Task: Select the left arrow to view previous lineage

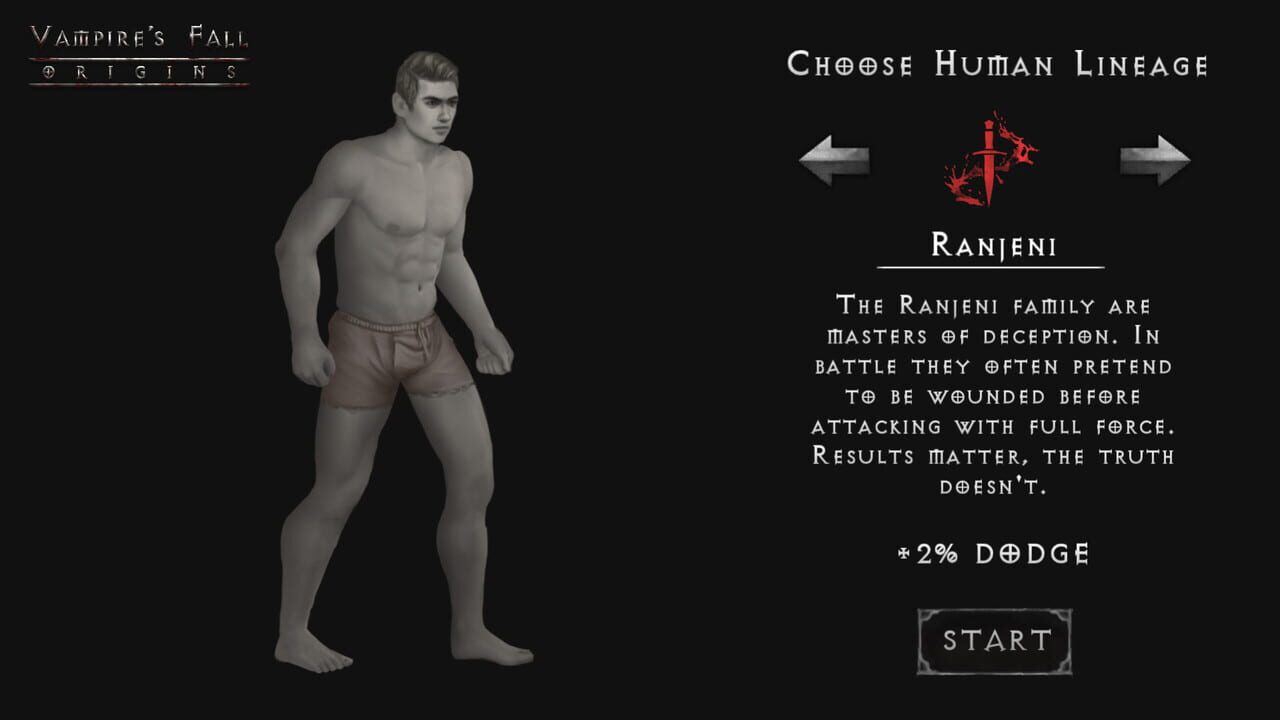Action: [838, 157]
